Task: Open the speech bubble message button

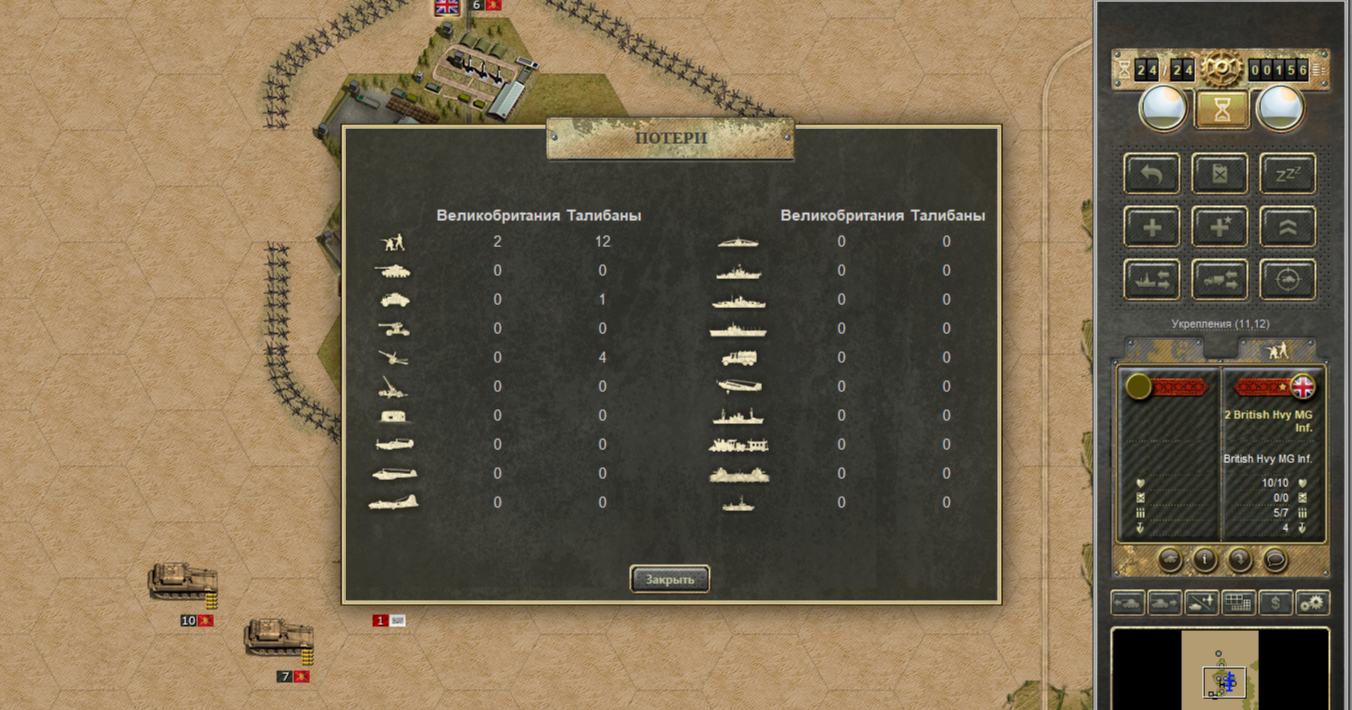Action: [x=1275, y=559]
